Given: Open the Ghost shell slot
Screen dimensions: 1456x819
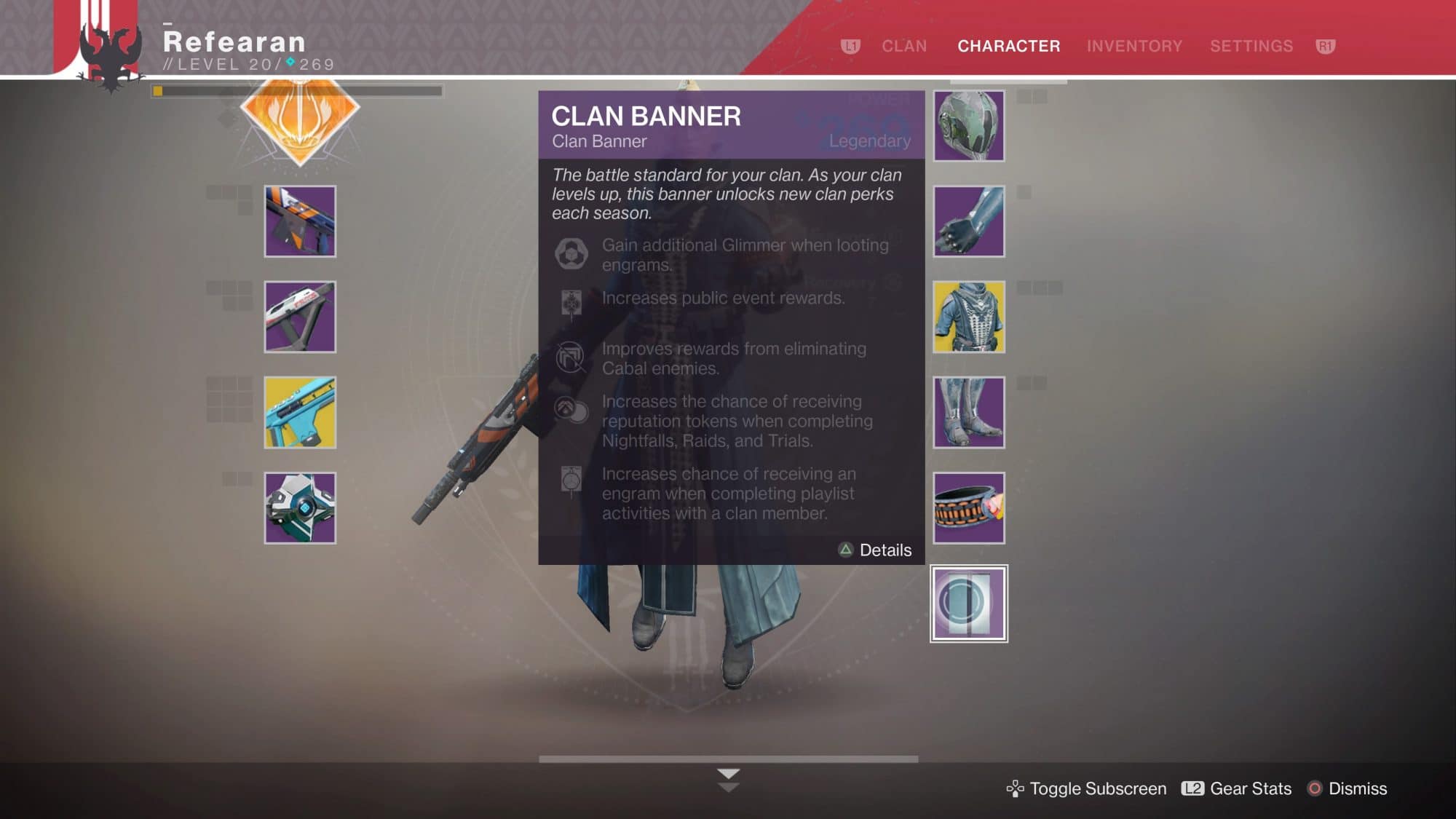Looking at the screenshot, I should (x=300, y=508).
